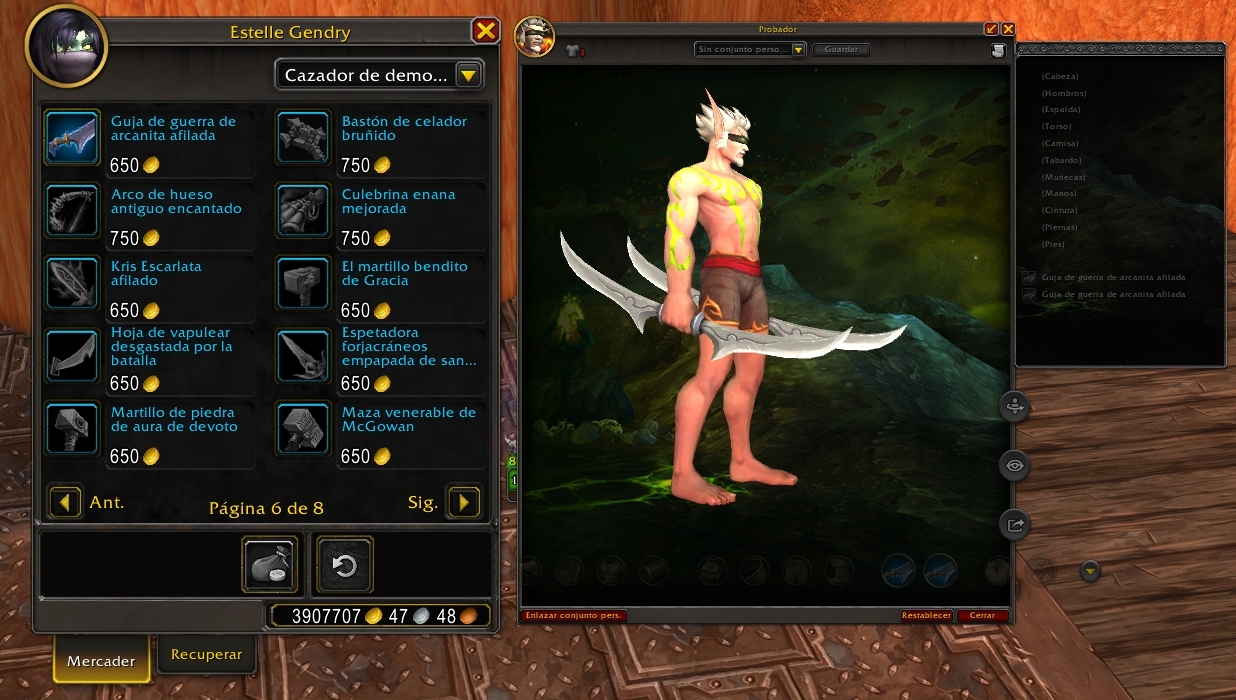Maximize the Probador dressing room window
1236x700 pixels.
pyautogui.click(x=992, y=29)
